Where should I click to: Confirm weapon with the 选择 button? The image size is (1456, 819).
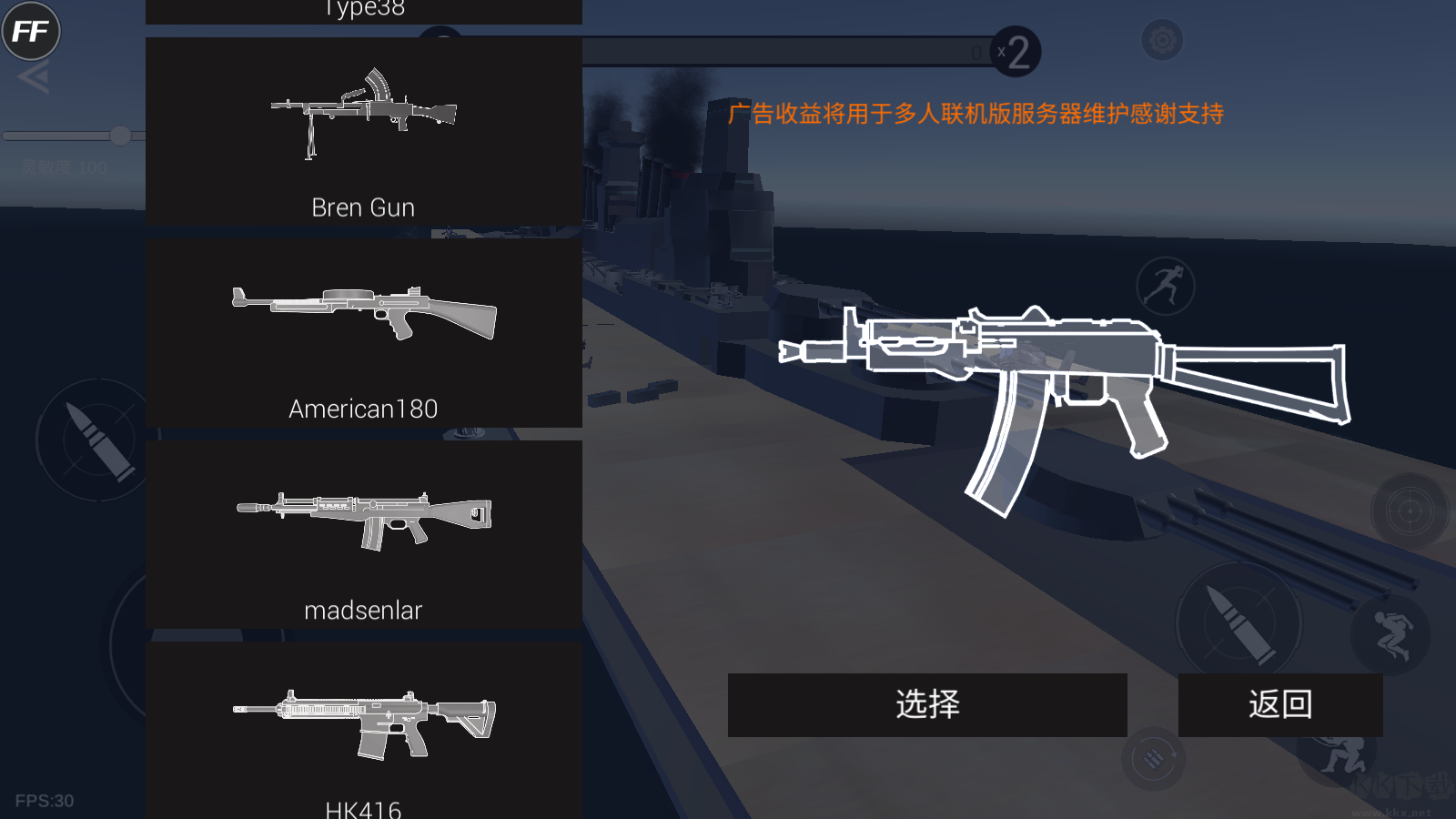pos(927,704)
